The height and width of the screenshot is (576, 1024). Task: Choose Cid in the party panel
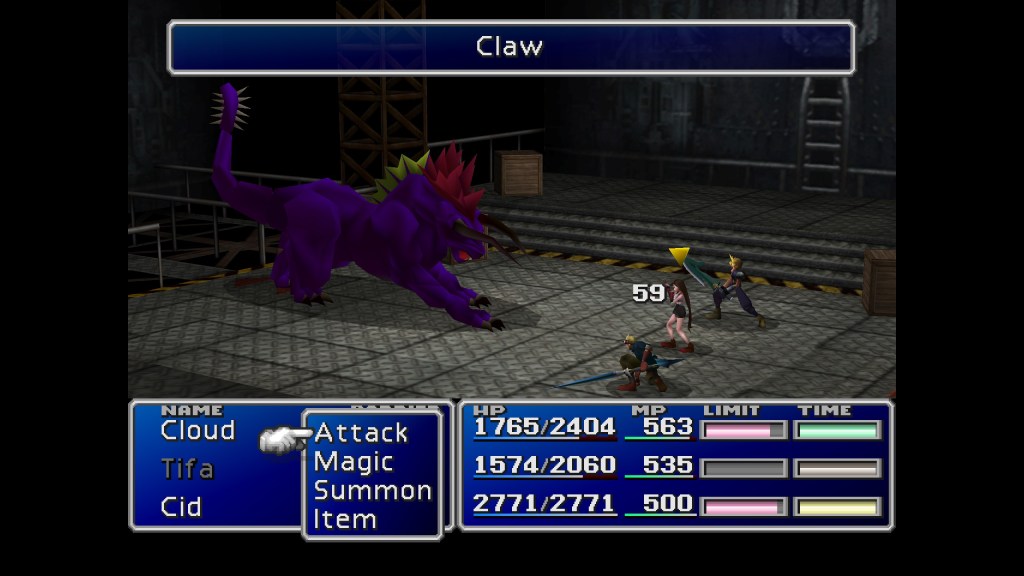click(x=181, y=506)
